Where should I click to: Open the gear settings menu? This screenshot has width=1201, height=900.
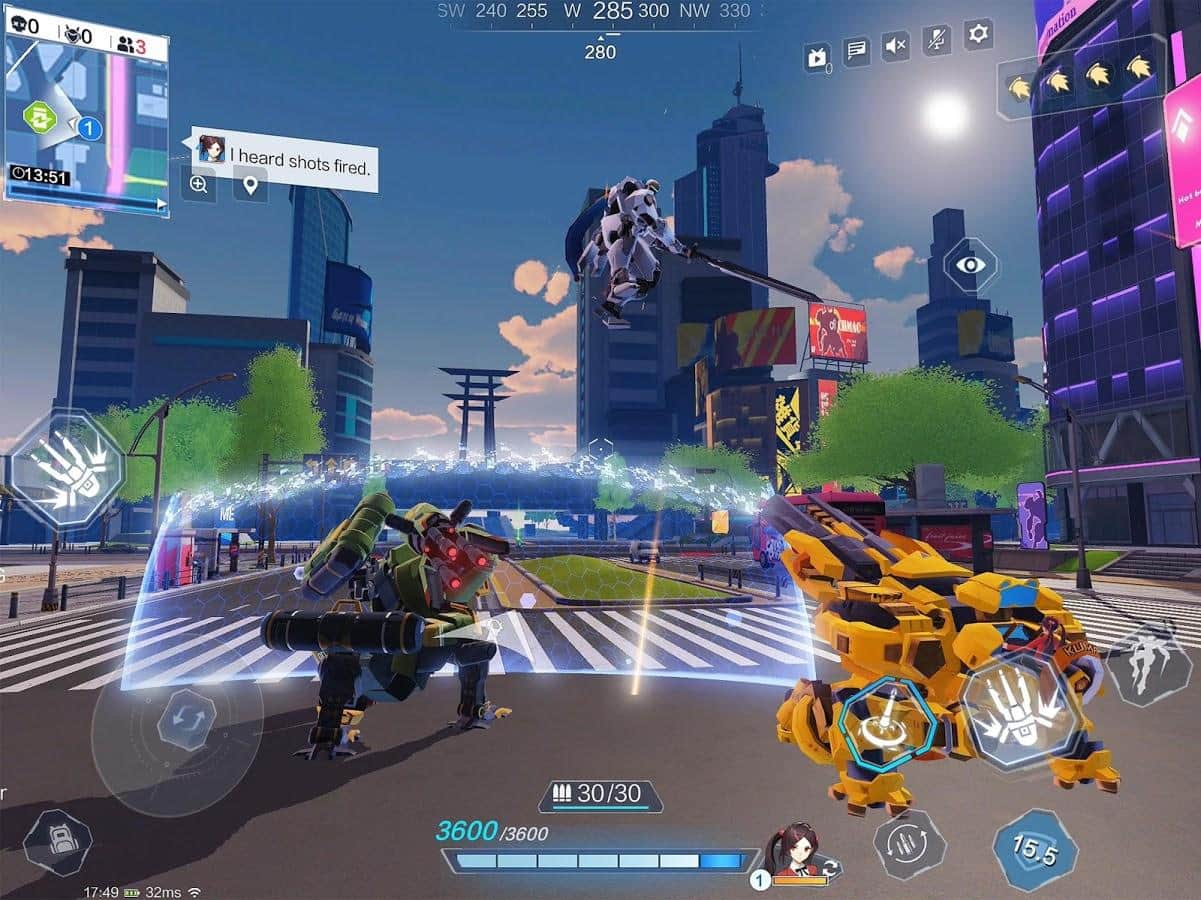tap(978, 35)
